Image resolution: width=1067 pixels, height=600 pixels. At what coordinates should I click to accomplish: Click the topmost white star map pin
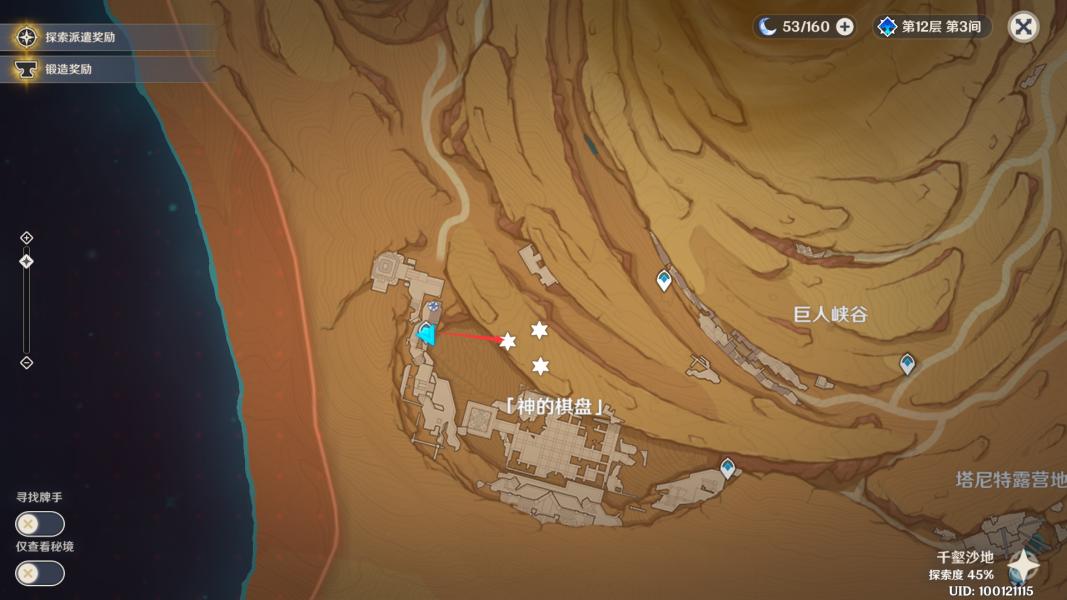coord(539,330)
